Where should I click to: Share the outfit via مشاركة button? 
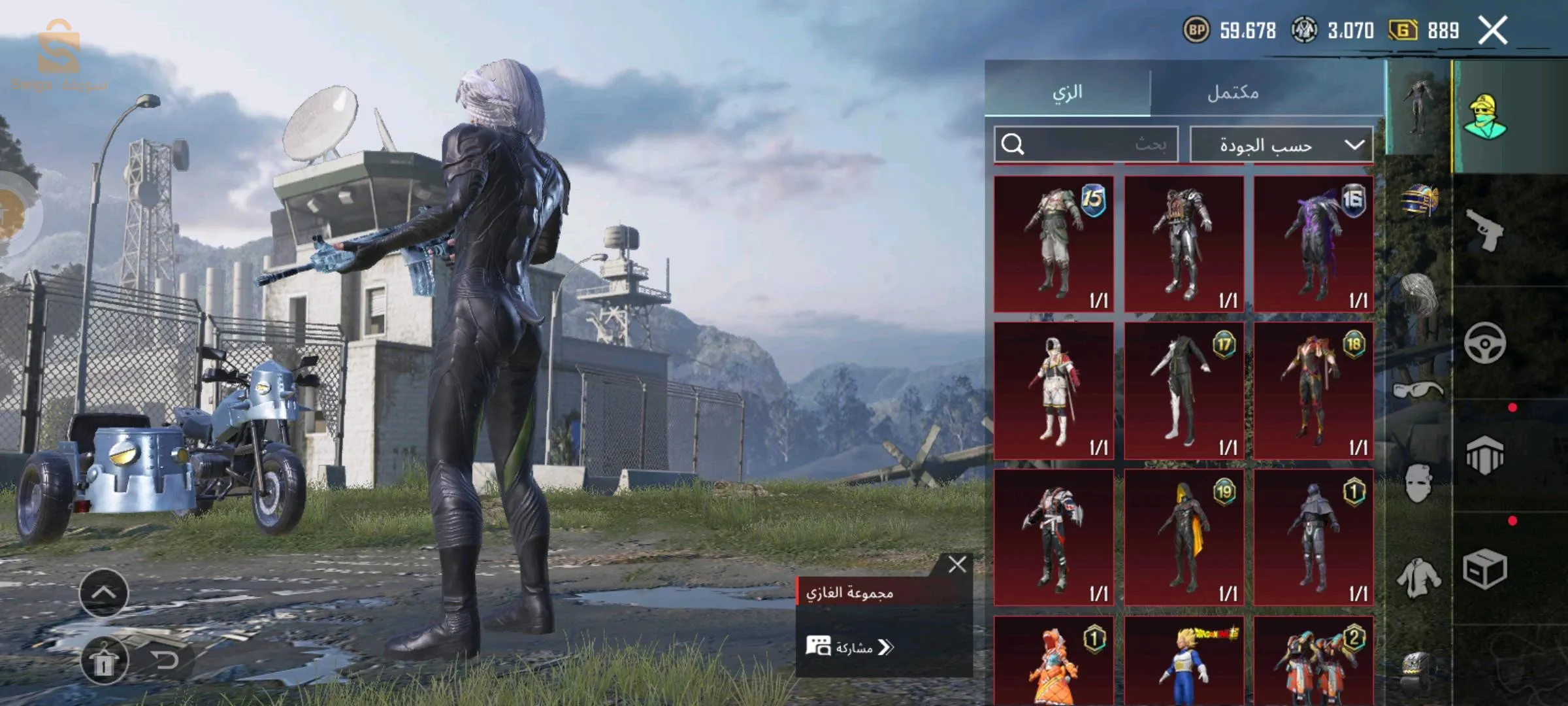[x=849, y=647]
